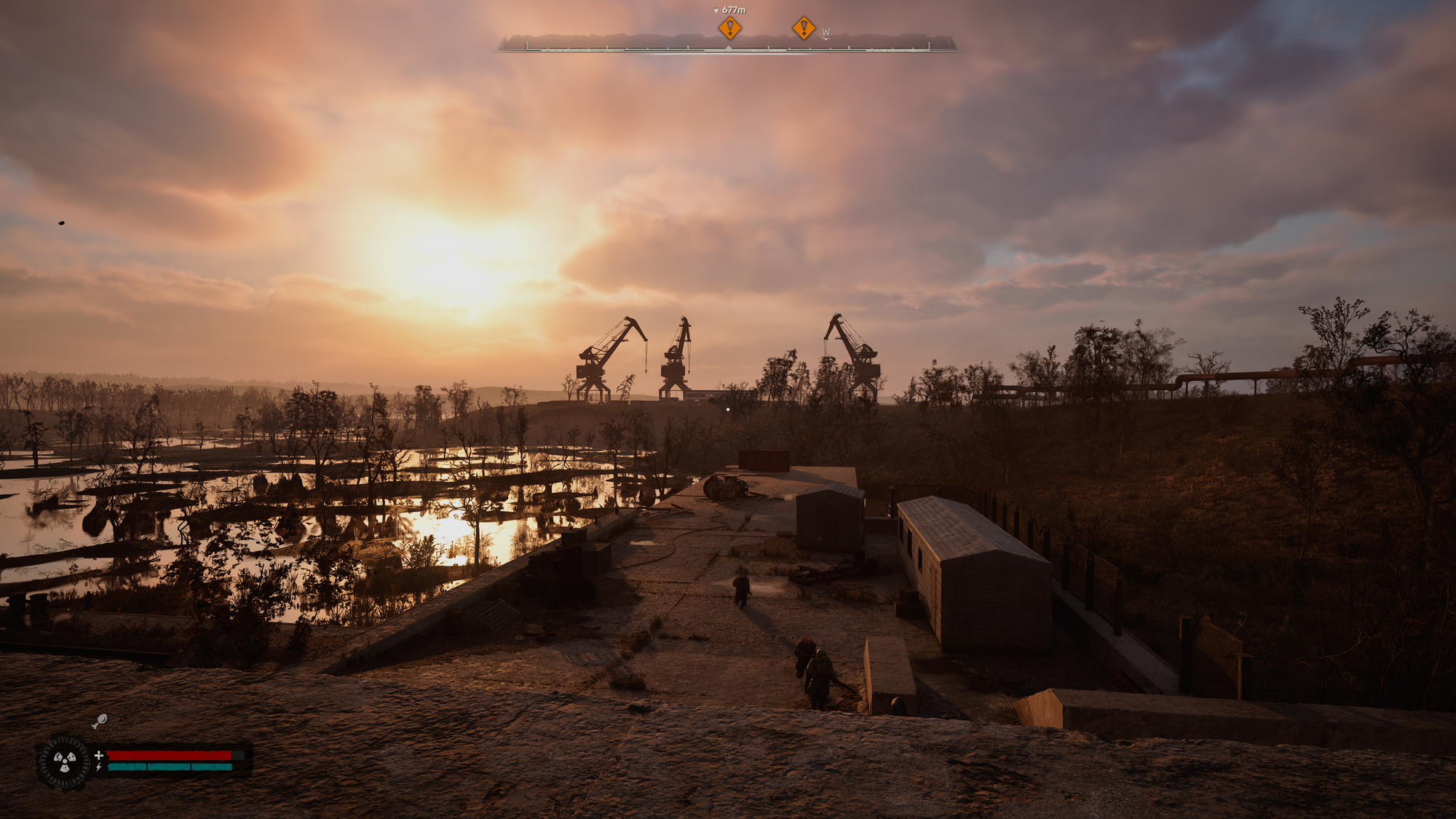The height and width of the screenshot is (819, 1456).
Task: Click the quest marker beside the W heading
Action: pyautogui.click(x=804, y=28)
